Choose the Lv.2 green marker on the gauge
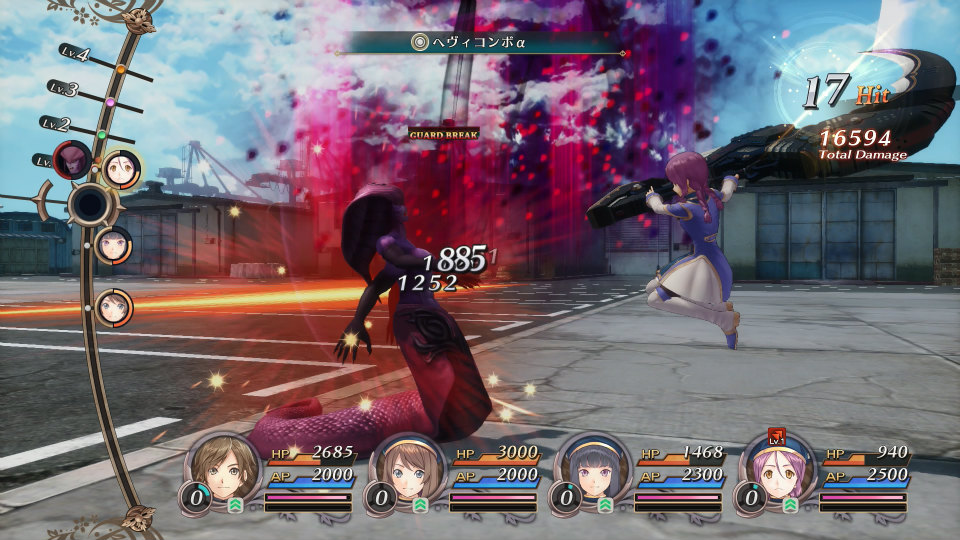The image size is (960, 540). point(102,134)
